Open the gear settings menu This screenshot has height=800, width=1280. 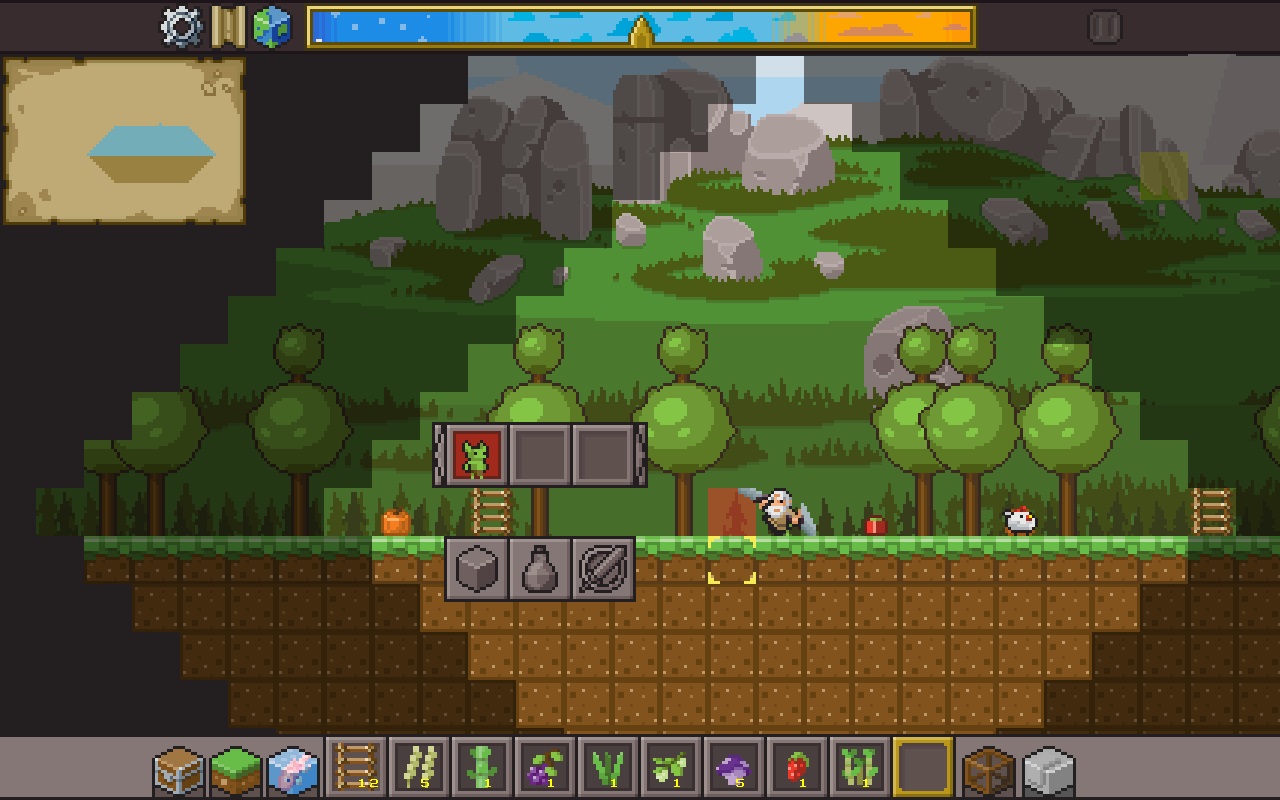(x=181, y=27)
